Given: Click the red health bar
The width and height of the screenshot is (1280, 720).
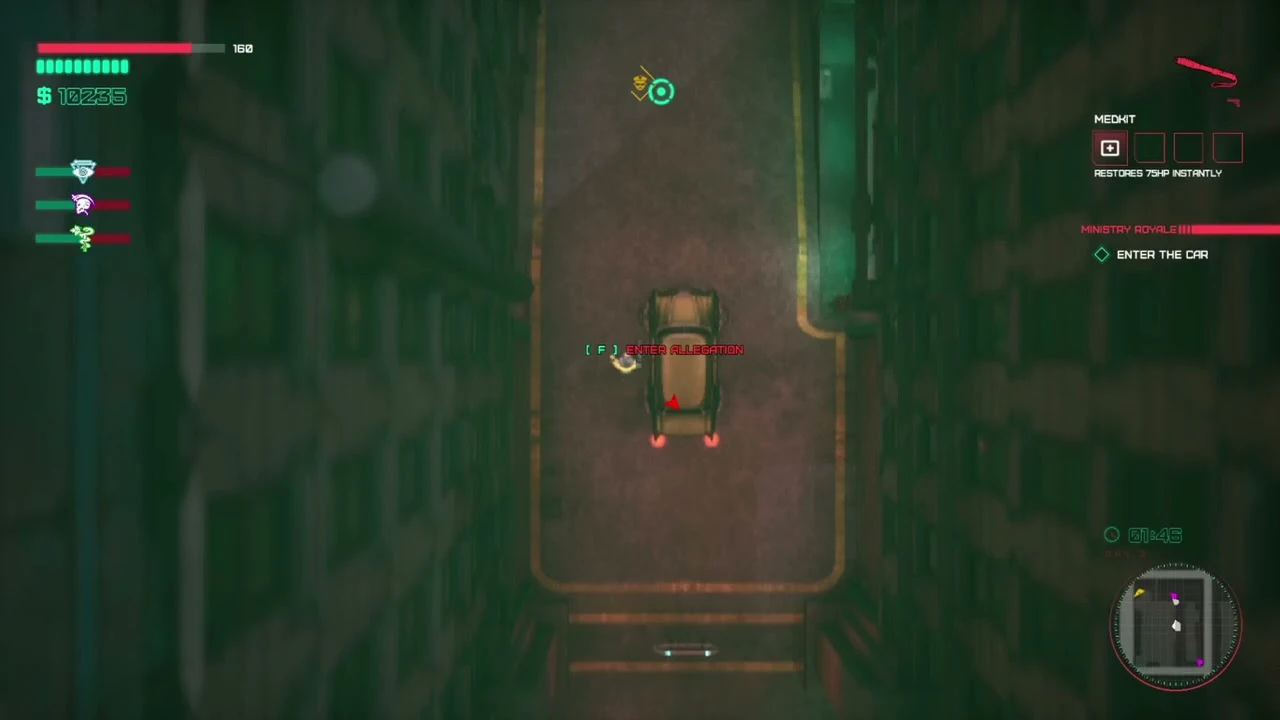Looking at the screenshot, I should pyautogui.click(x=113, y=48).
